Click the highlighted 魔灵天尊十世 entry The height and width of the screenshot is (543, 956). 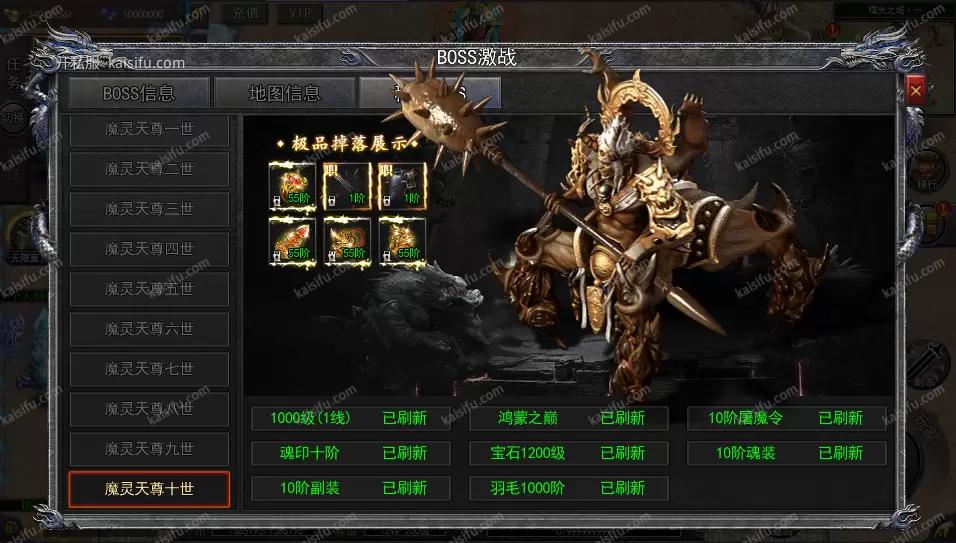149,489
